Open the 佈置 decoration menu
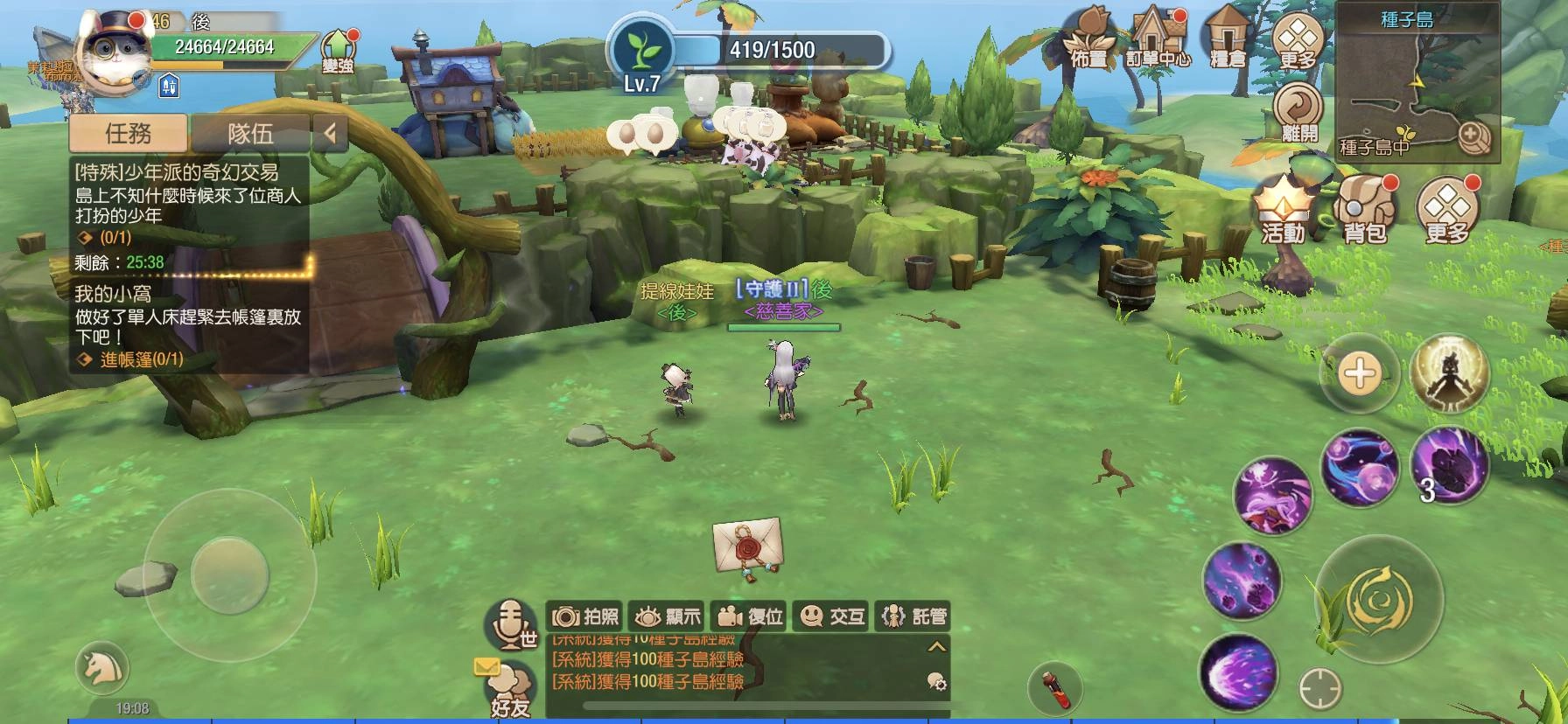This screenshot has width=1568, height=724. pos(1089,39)
